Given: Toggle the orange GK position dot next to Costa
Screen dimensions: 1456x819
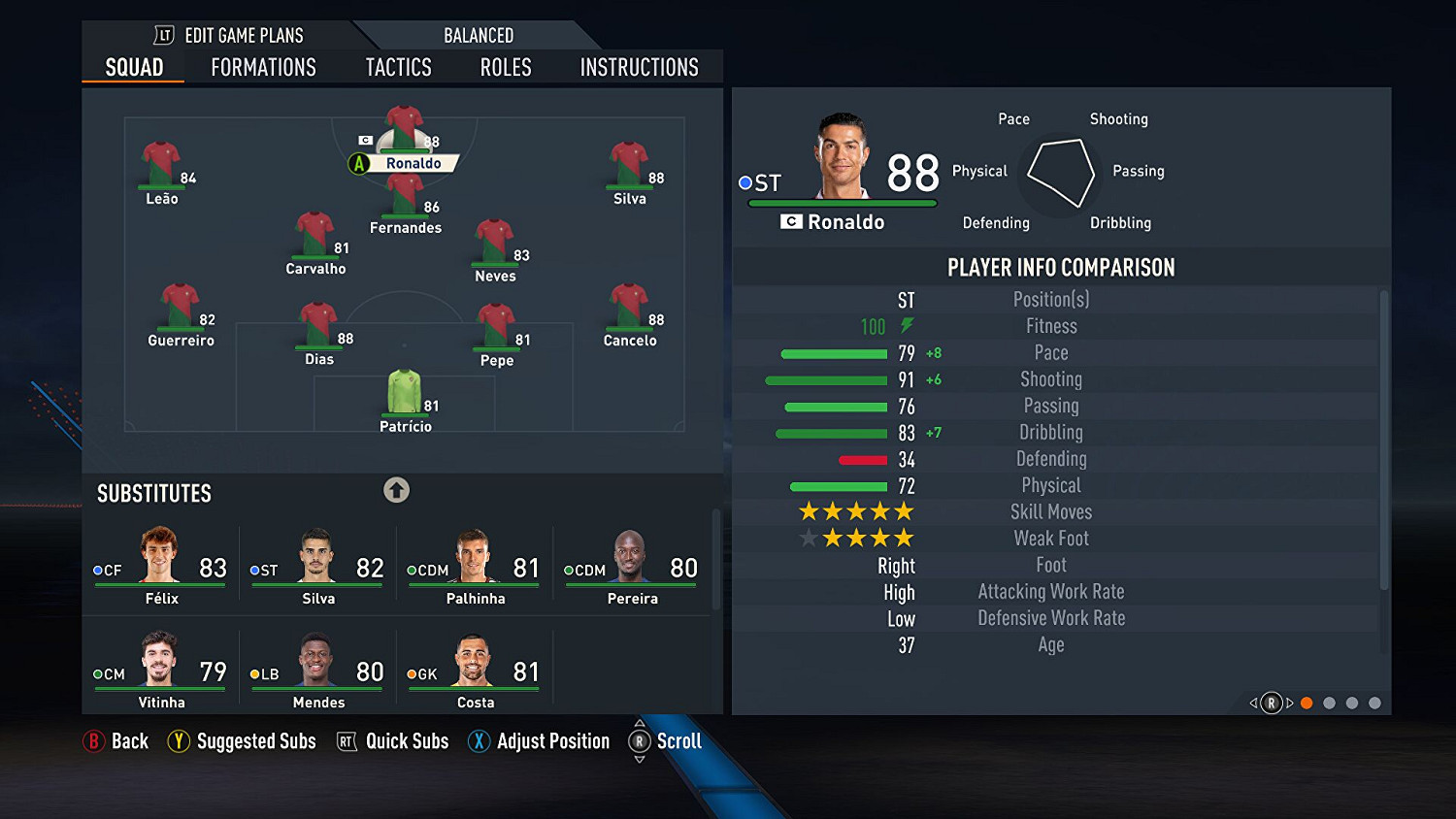Looking at the screenshot, I should point(412,673).
